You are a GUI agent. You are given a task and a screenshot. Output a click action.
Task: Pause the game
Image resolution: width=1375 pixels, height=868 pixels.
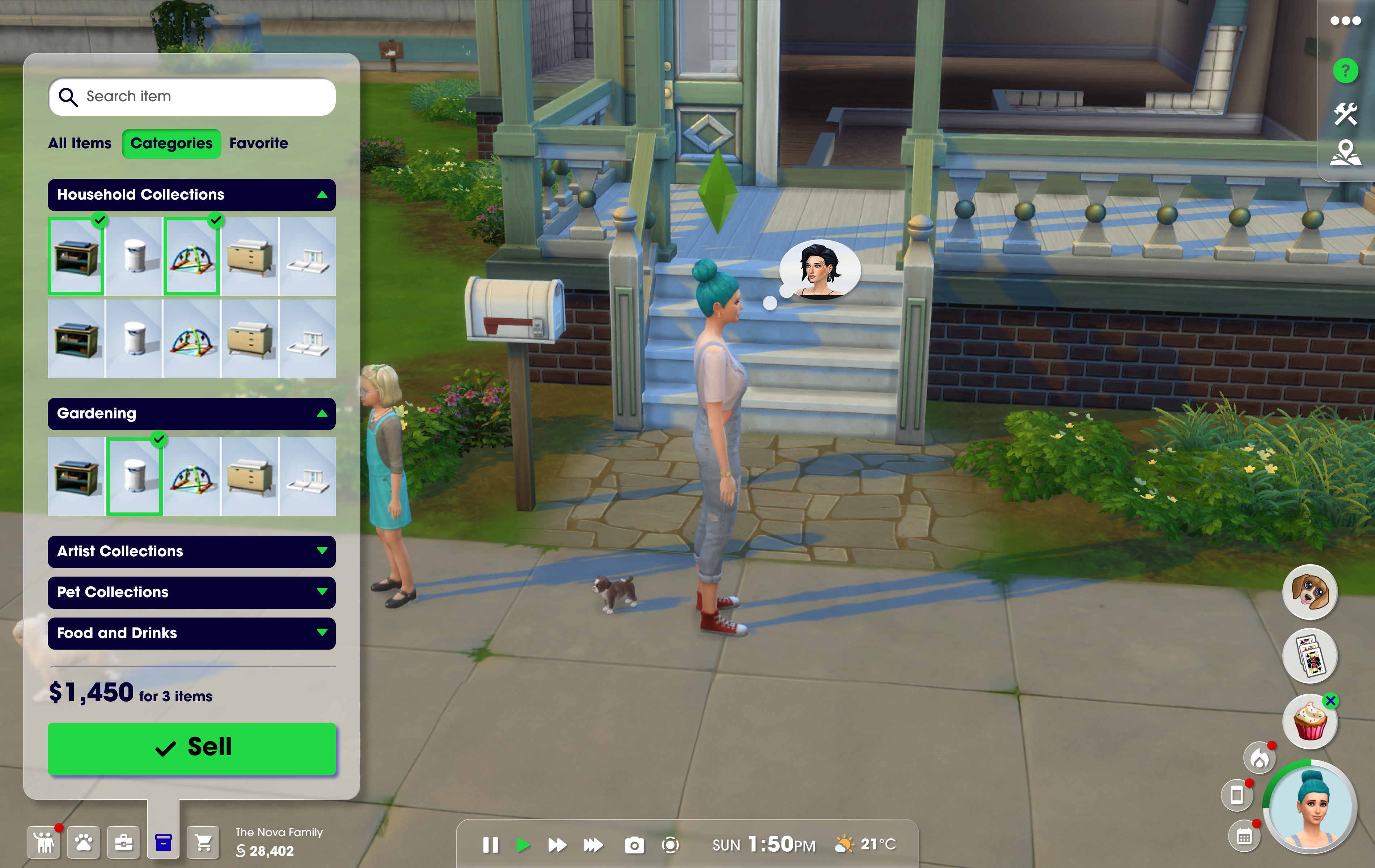(x=491, y=844)
